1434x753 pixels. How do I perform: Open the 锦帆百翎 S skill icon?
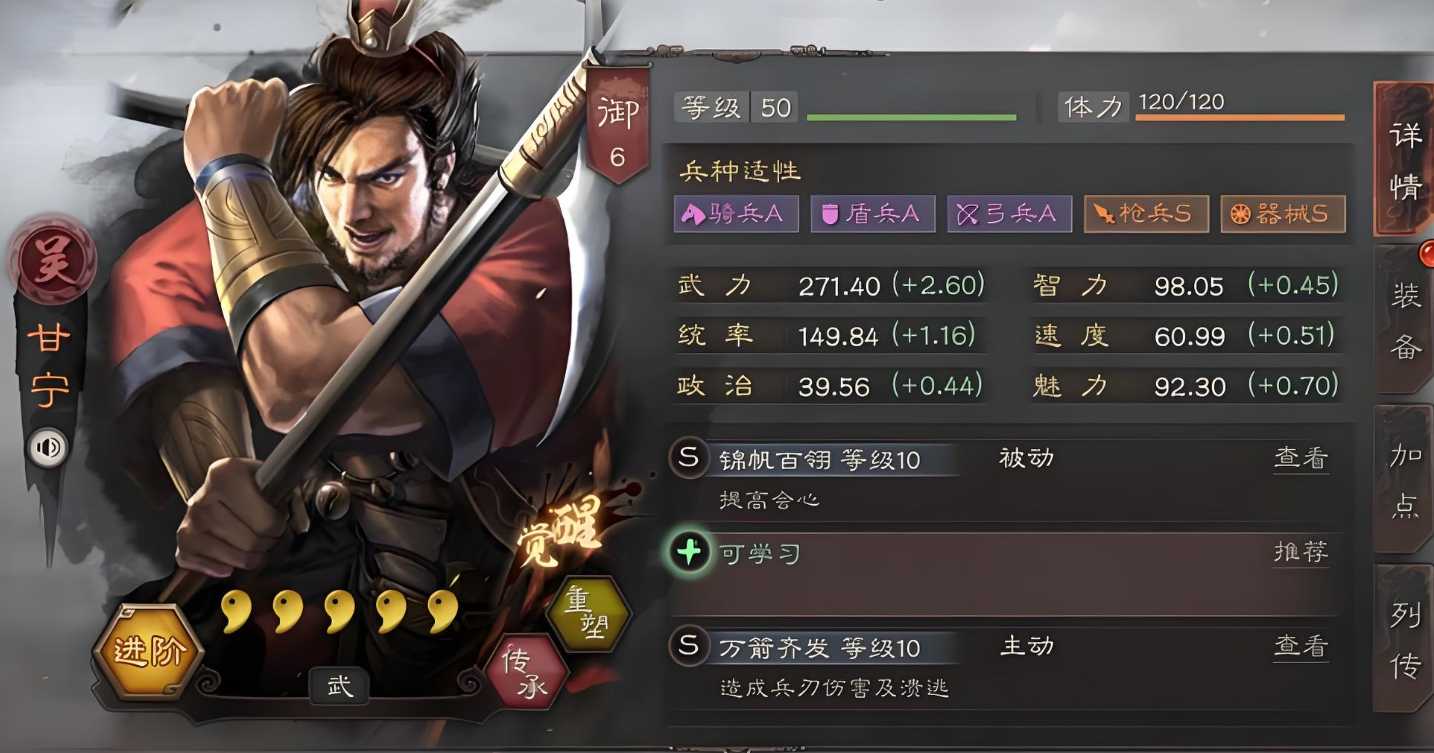pyautogui.click(x=687, y=457)
